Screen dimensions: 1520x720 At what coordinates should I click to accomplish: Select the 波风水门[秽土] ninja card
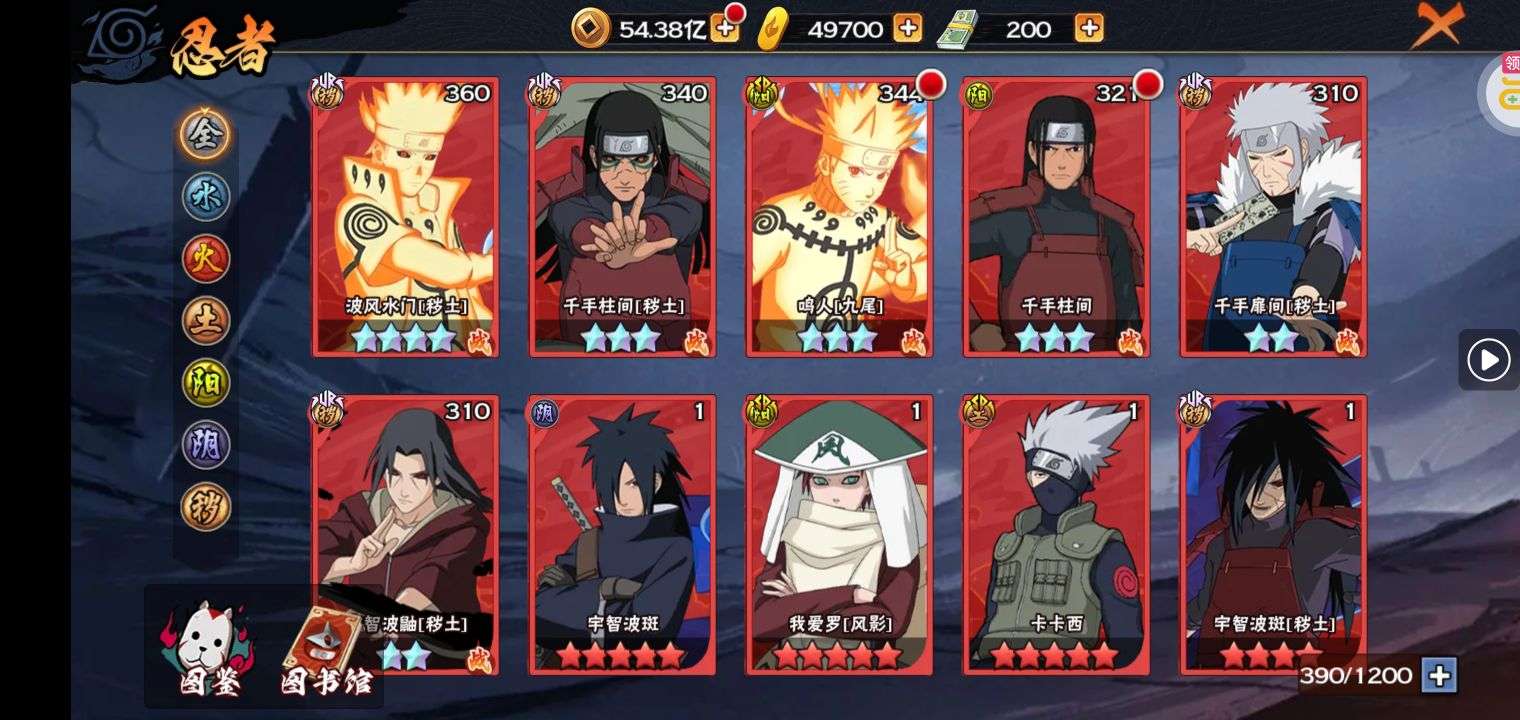pyautogui.click(x=405, y=216)
